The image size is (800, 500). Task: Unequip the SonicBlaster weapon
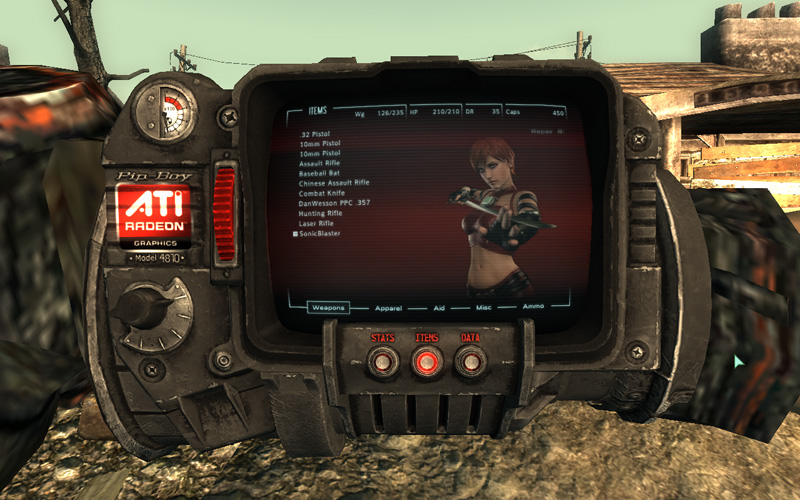click(x=320, y=233)
